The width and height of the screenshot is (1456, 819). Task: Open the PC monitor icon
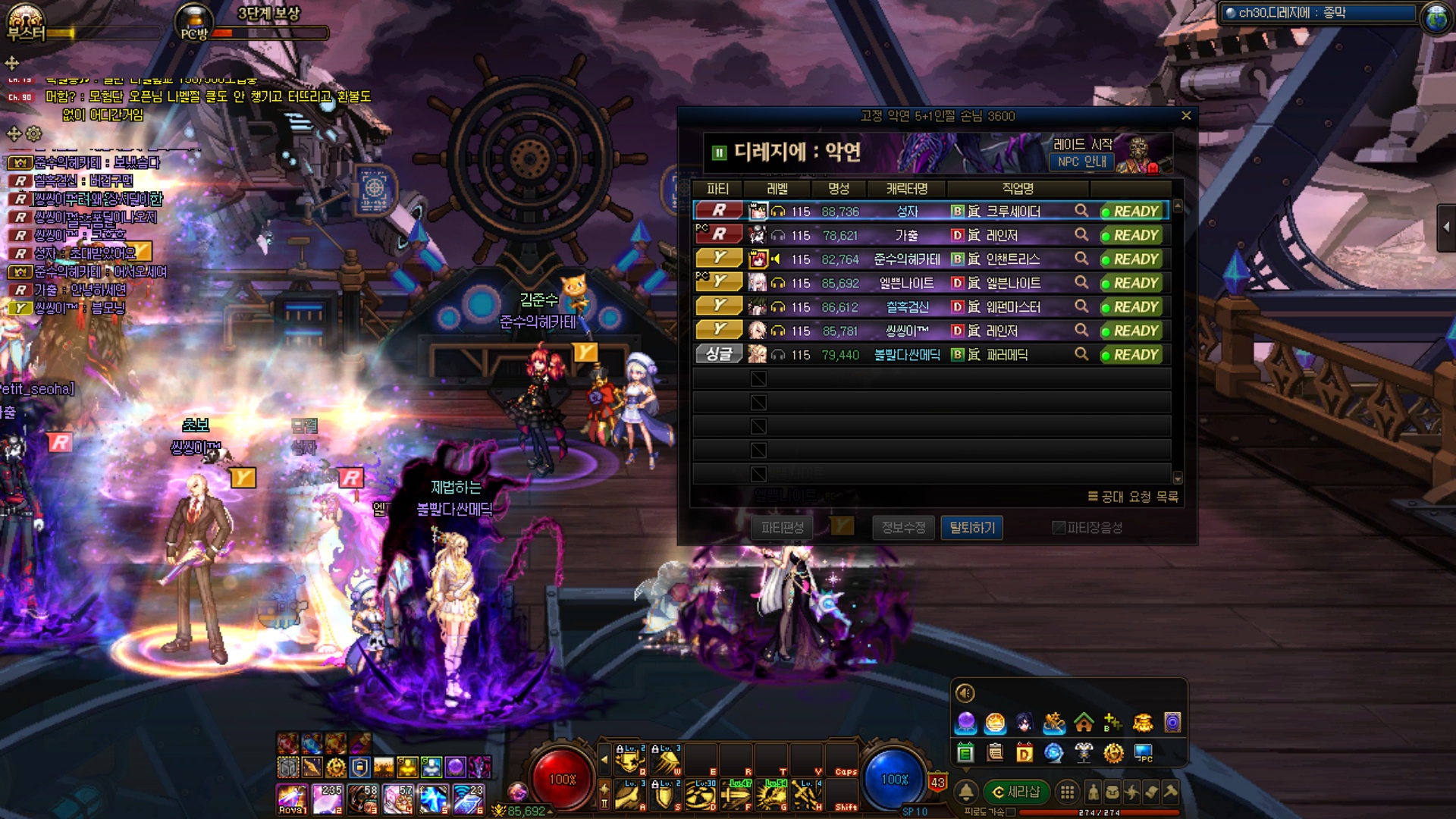click(1143, 753)
